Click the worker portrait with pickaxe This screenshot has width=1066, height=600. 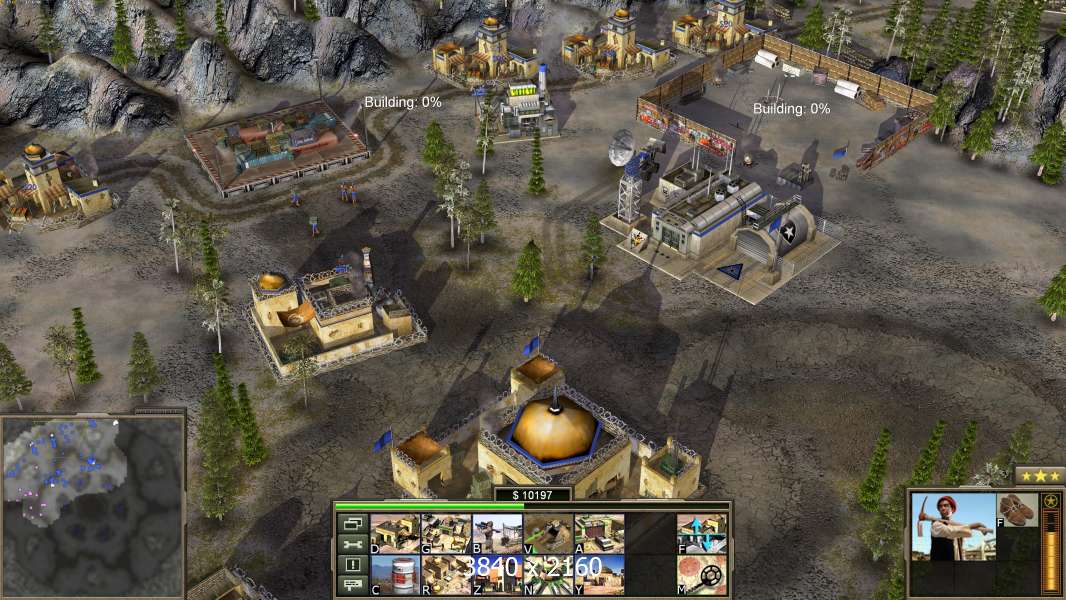pos(953,526)
